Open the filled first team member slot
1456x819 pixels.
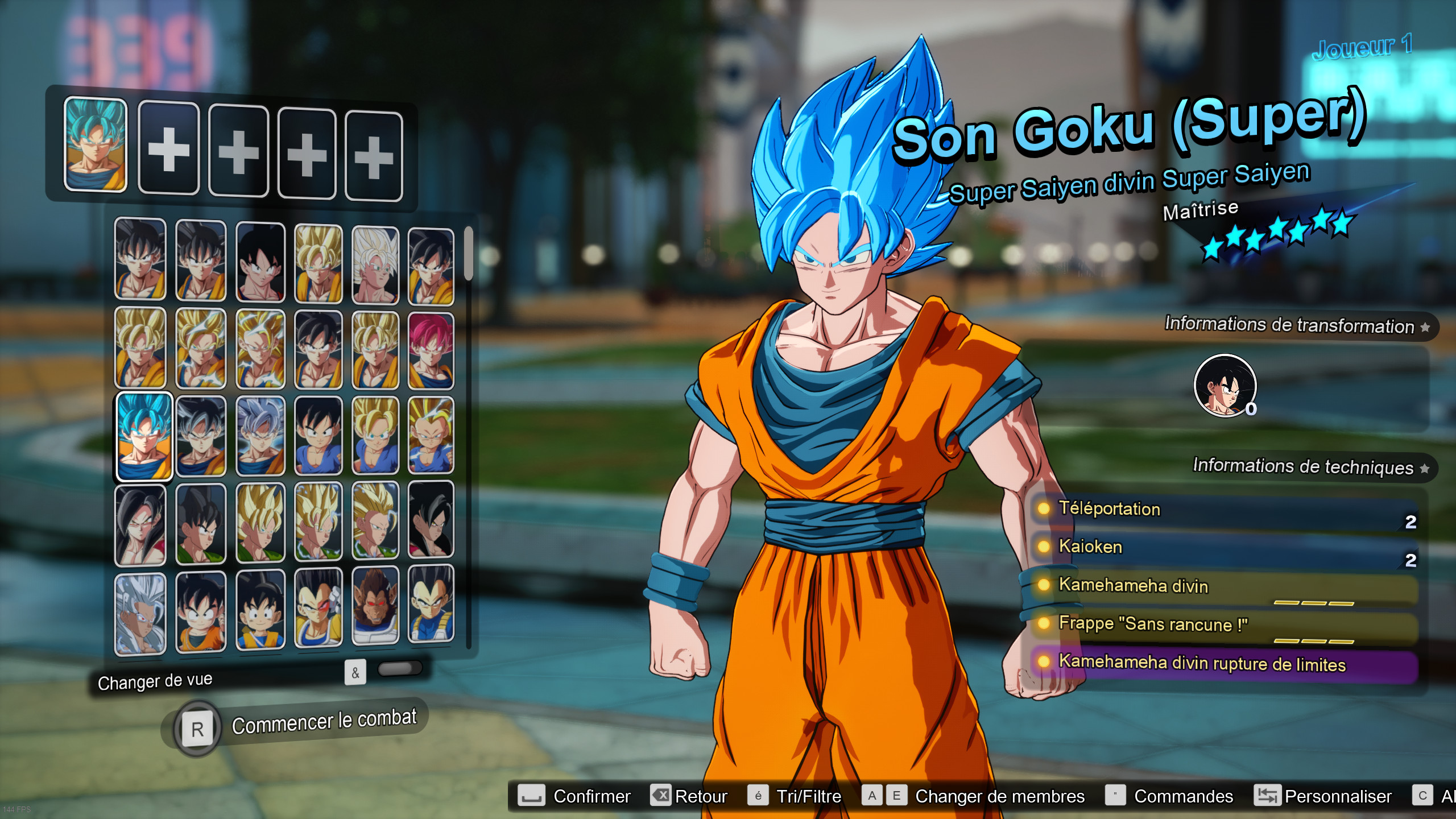click(96, 144)
